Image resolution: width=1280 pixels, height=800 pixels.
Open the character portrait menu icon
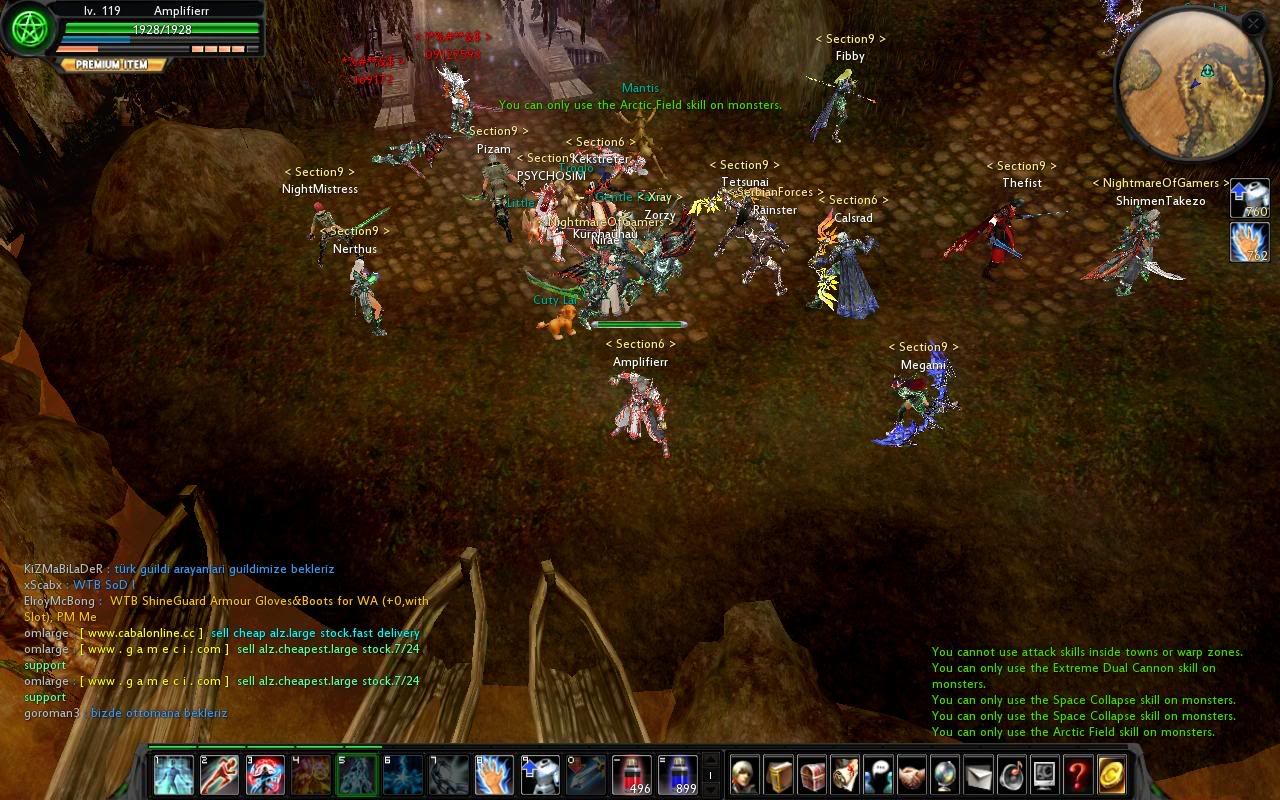click(745, 775)
